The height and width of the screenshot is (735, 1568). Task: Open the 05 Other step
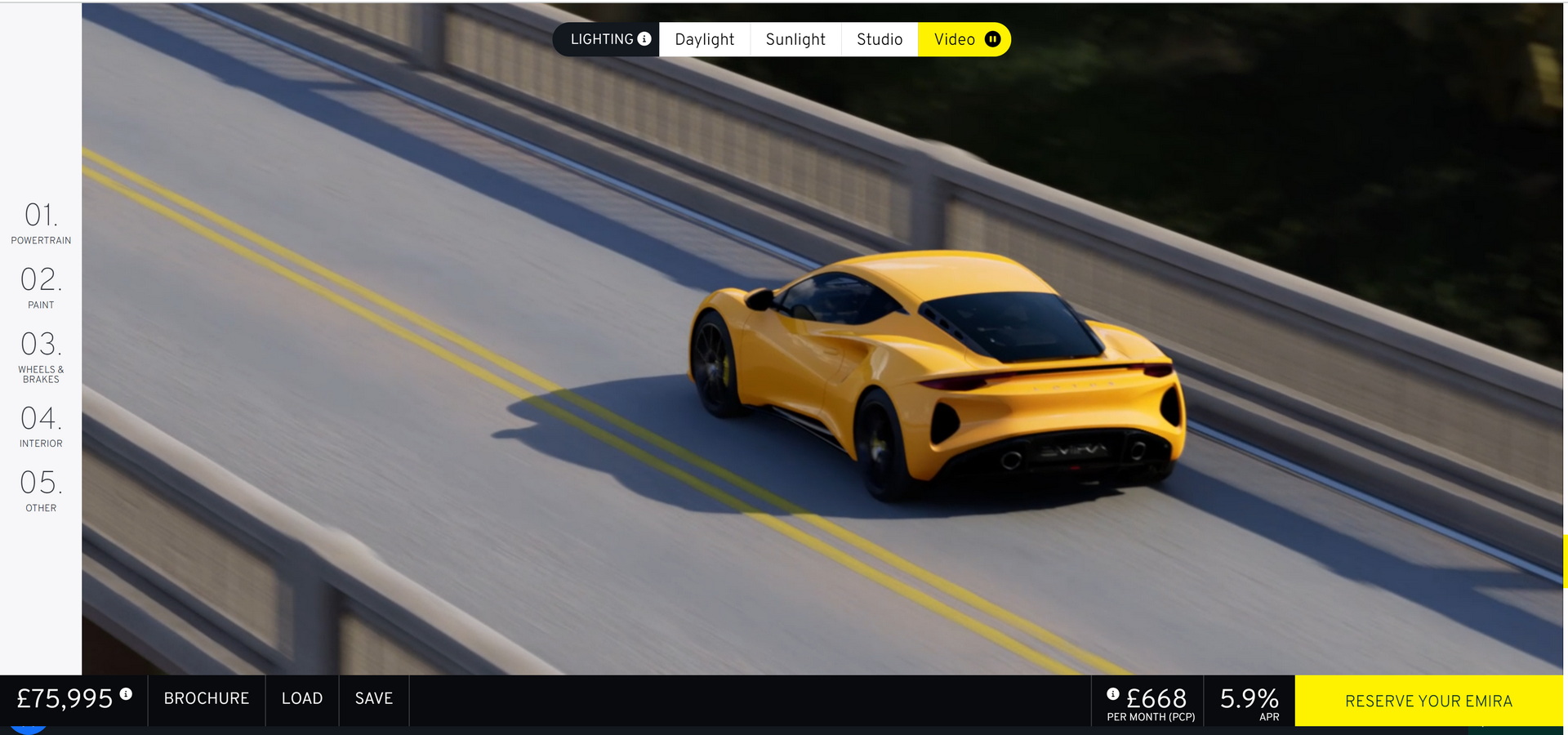[x=41, y=490]
